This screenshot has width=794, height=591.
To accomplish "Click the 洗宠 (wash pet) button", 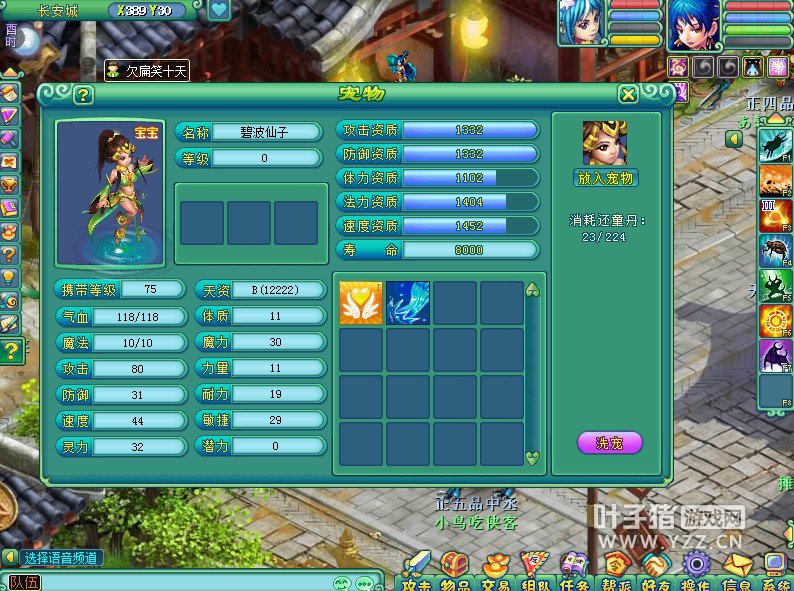I will [609, 442].
